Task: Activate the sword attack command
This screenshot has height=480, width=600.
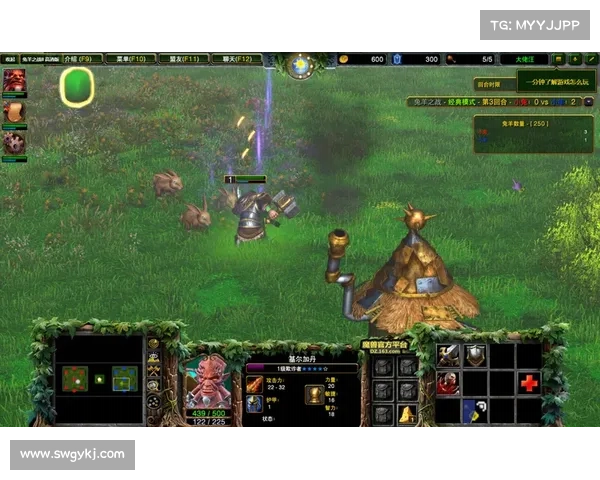Action: pos(447,355)
